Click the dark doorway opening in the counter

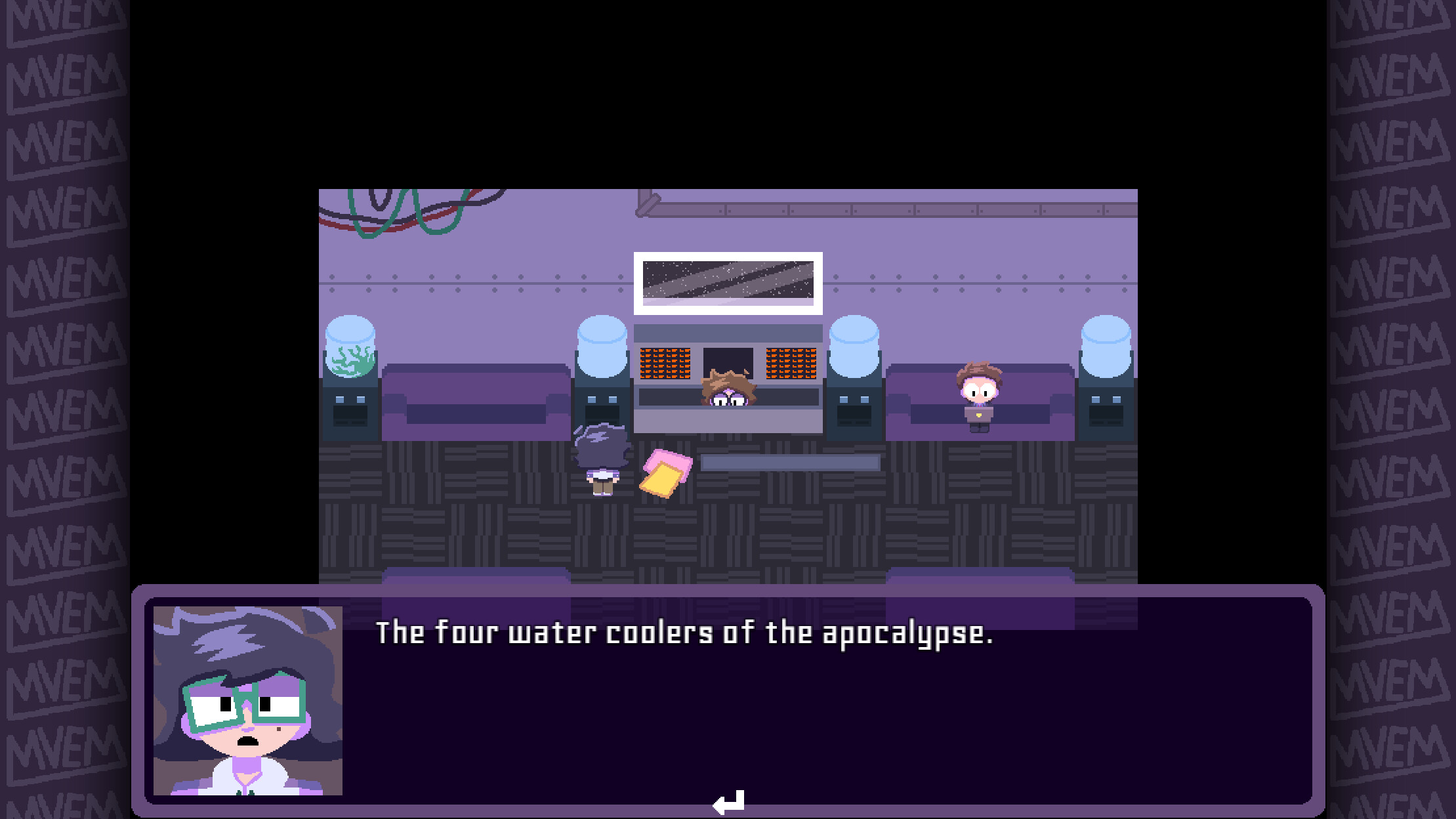pos(727,358)
